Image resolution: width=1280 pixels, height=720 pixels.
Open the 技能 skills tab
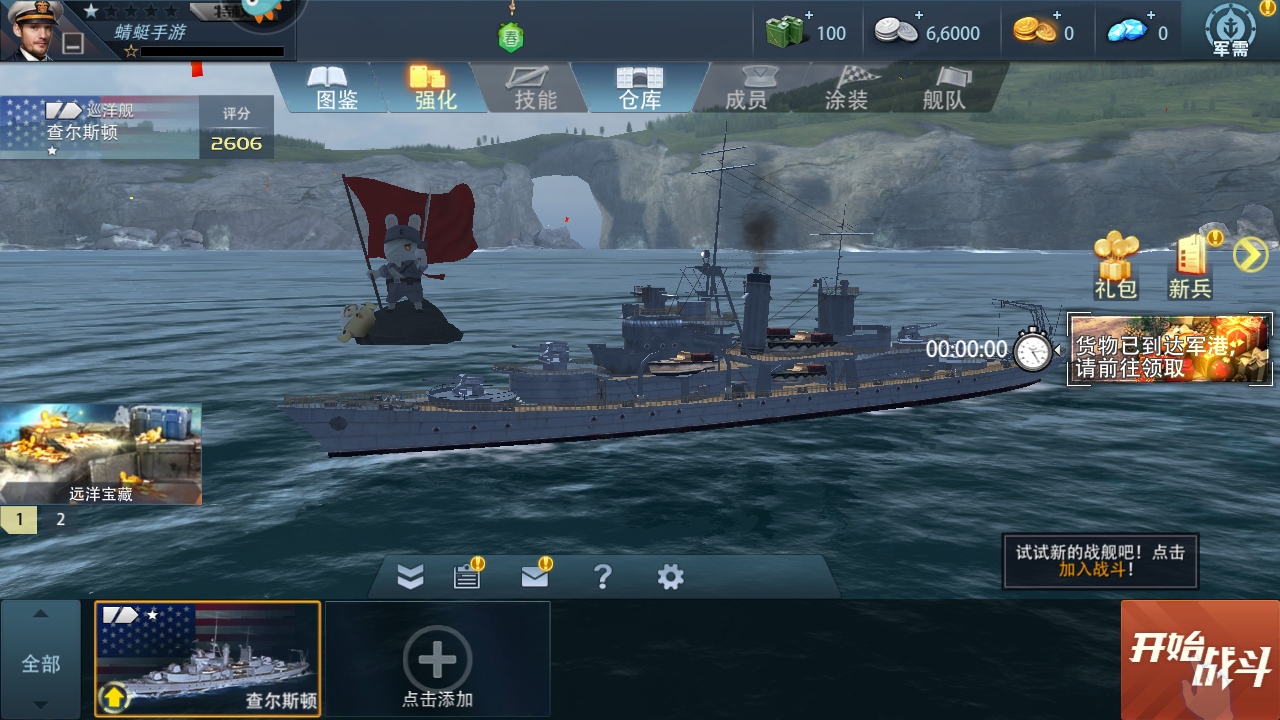click(535, 87)
